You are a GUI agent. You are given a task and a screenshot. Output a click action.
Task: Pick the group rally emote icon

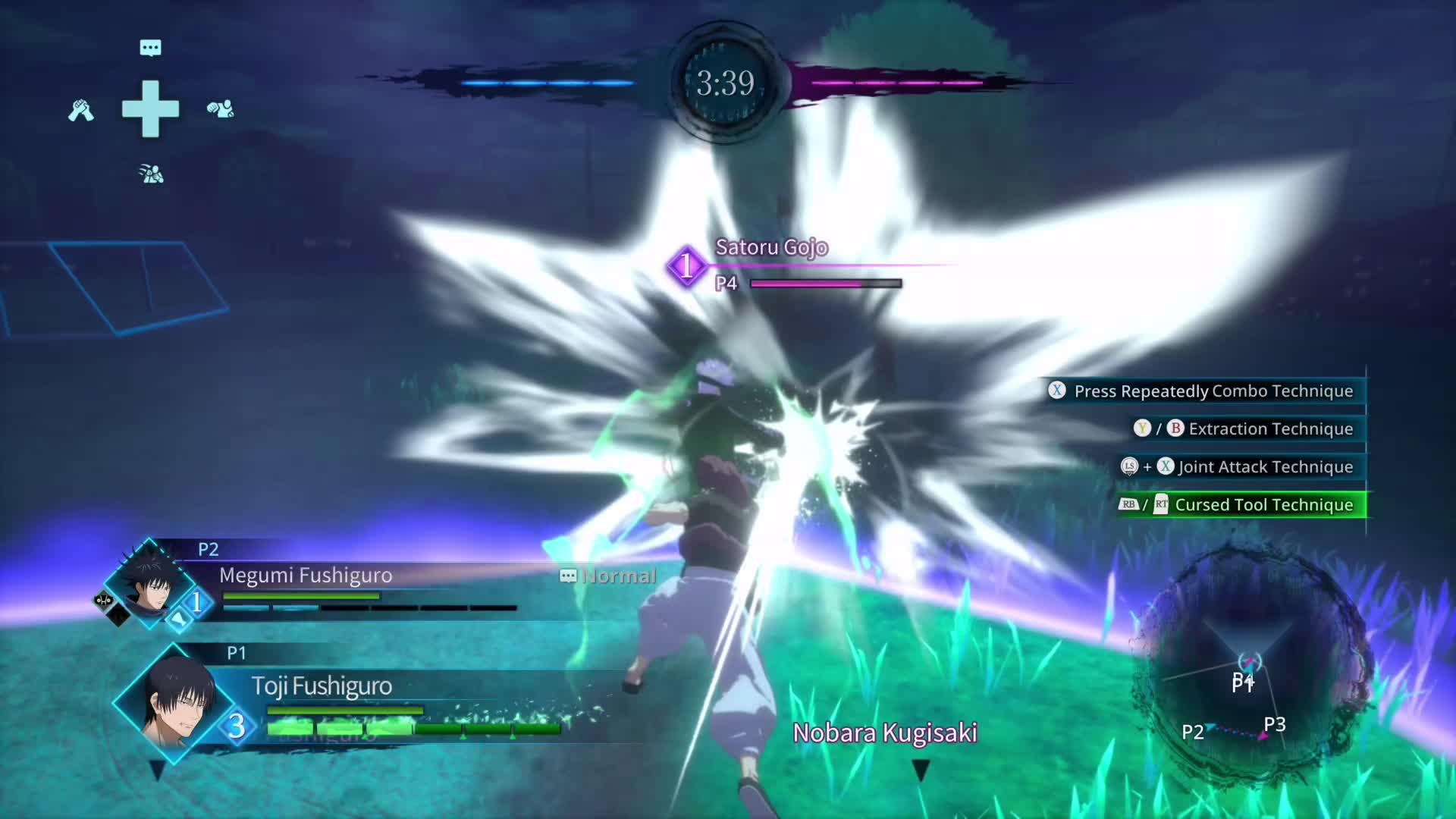[152, 174]
